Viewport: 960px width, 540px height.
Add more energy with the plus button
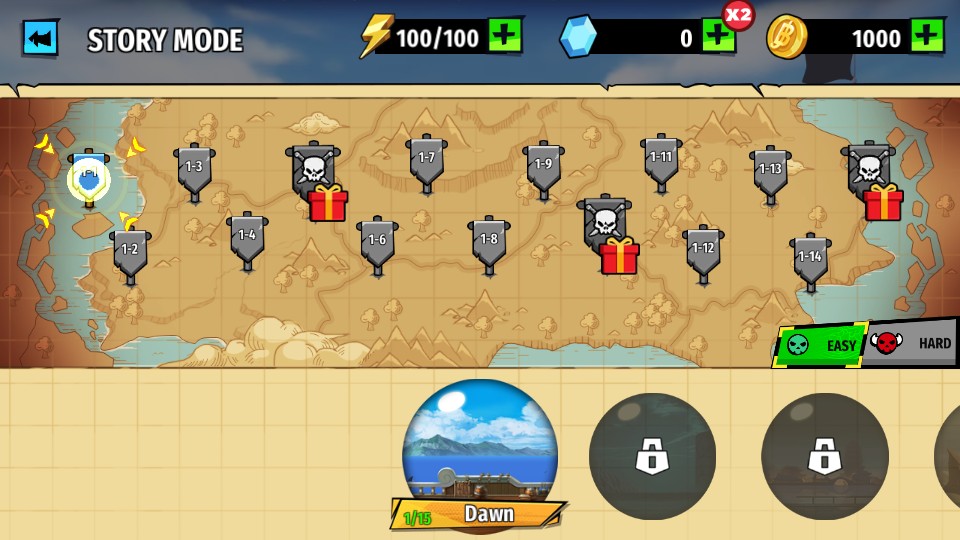[505, 36]
